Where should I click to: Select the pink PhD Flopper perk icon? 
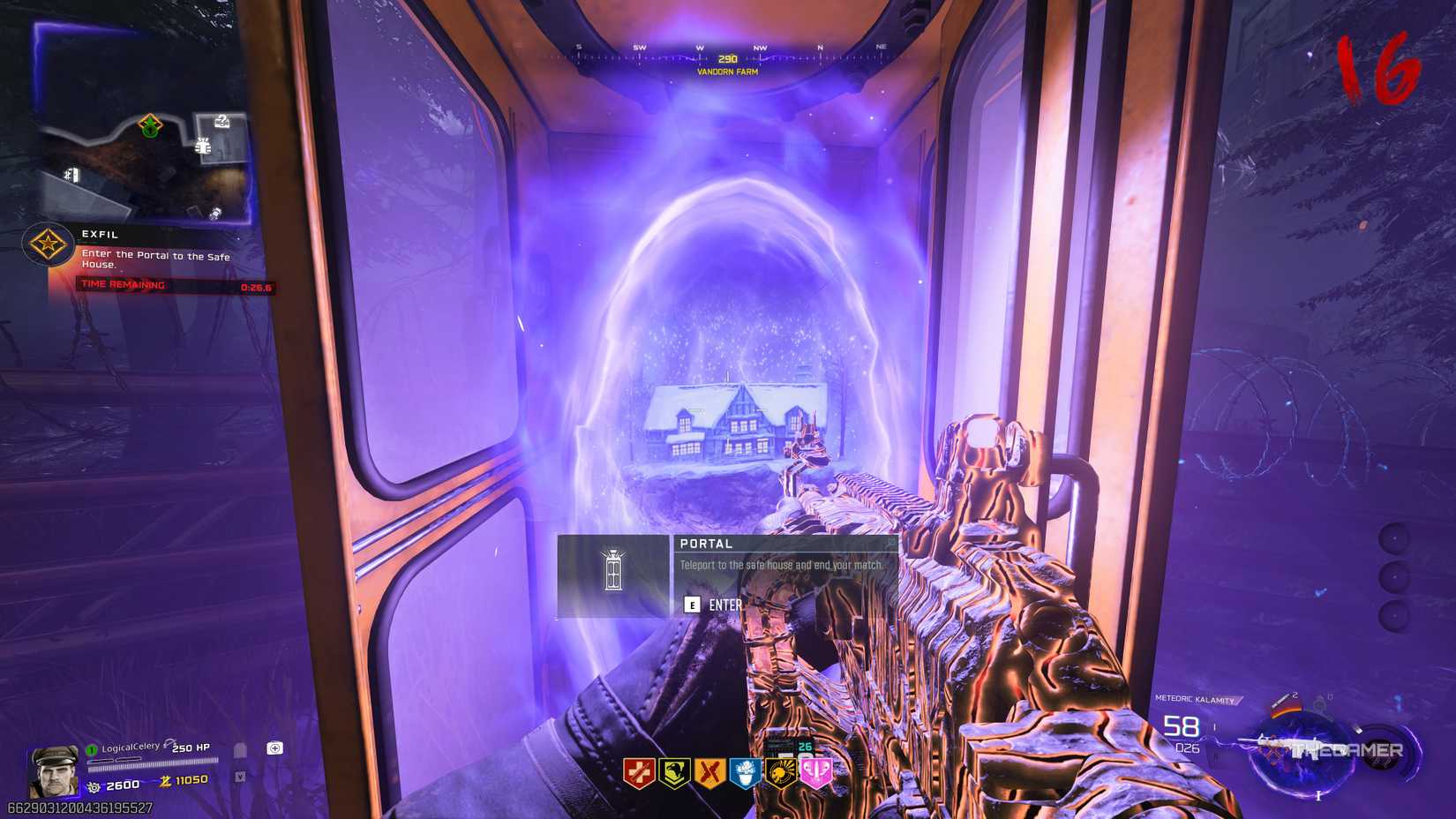pyautogui.click(x=815, y=771)
